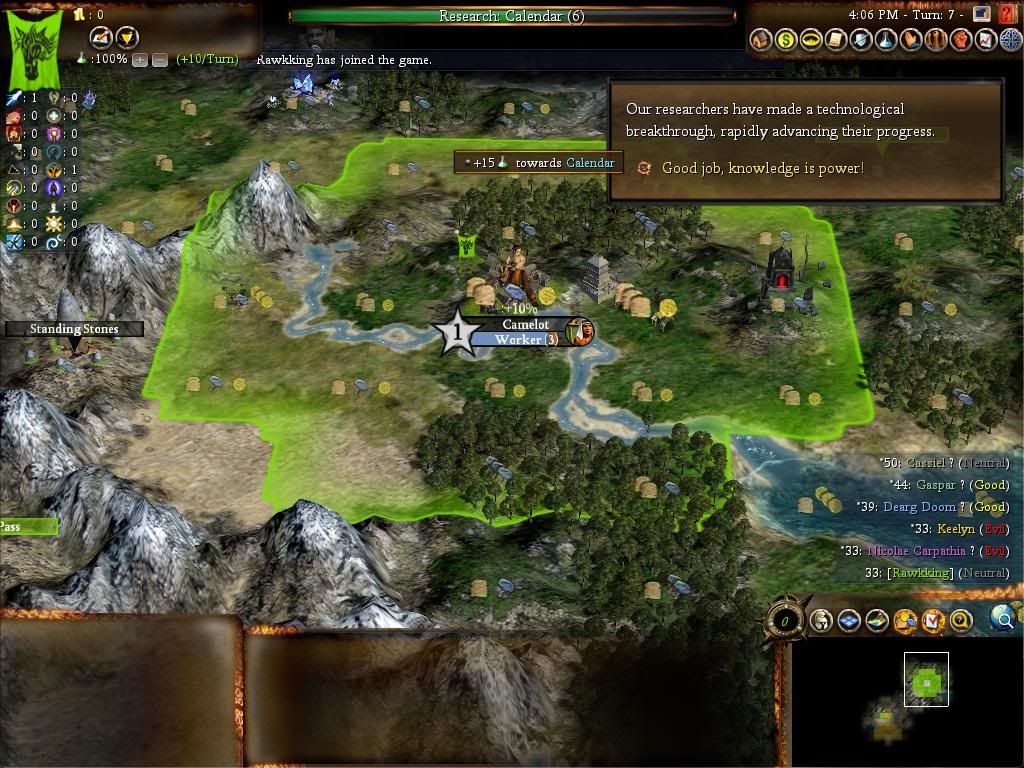Open the technology advisor flask icon
Screen dimensions: 1024x768
click(885, 40)
